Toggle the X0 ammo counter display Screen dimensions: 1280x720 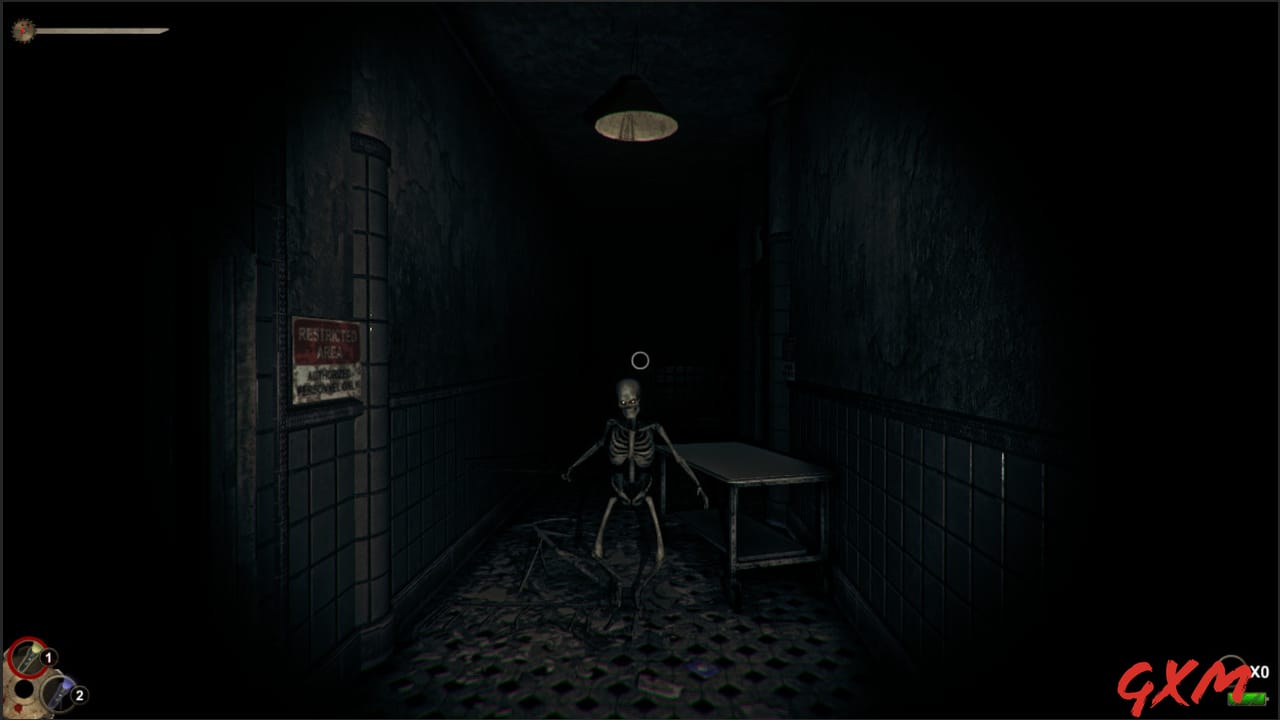(1260, 673)
